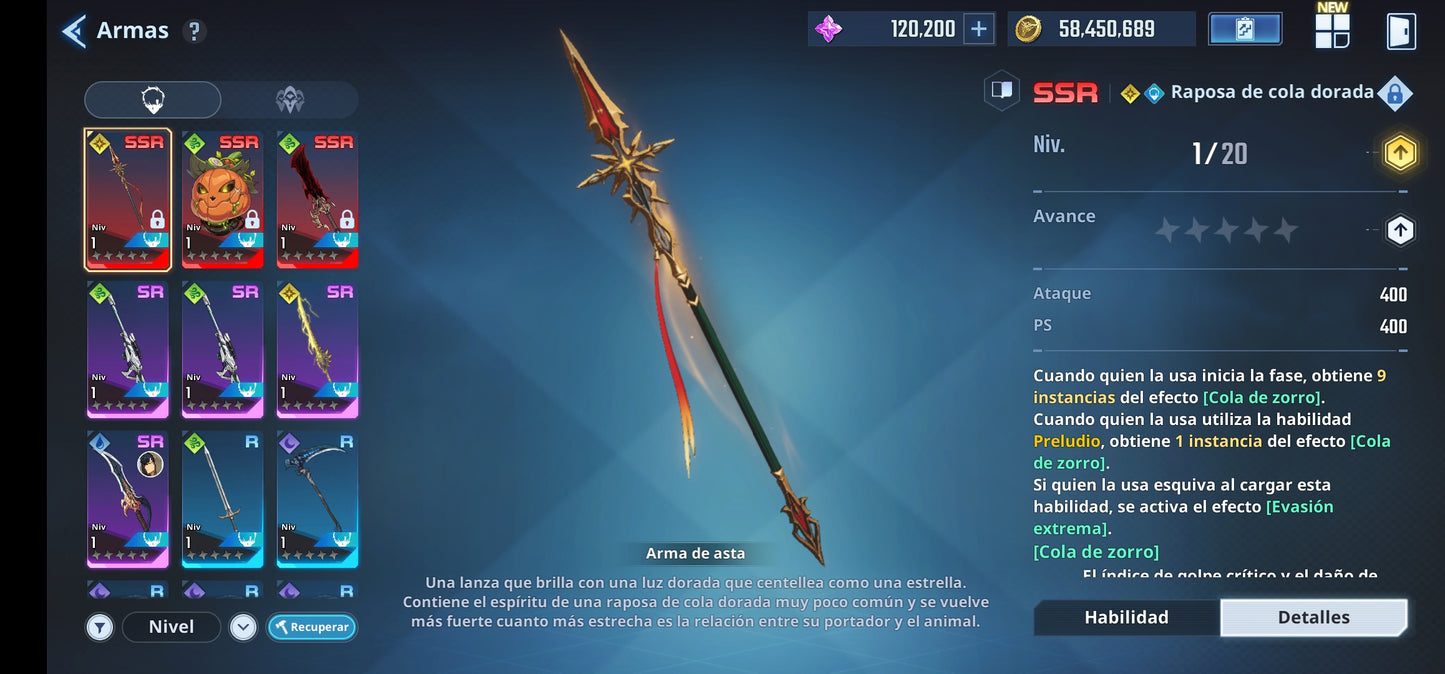Switch to the shadow weapons tab
The image size is (1445, 674).
(290, 100)
